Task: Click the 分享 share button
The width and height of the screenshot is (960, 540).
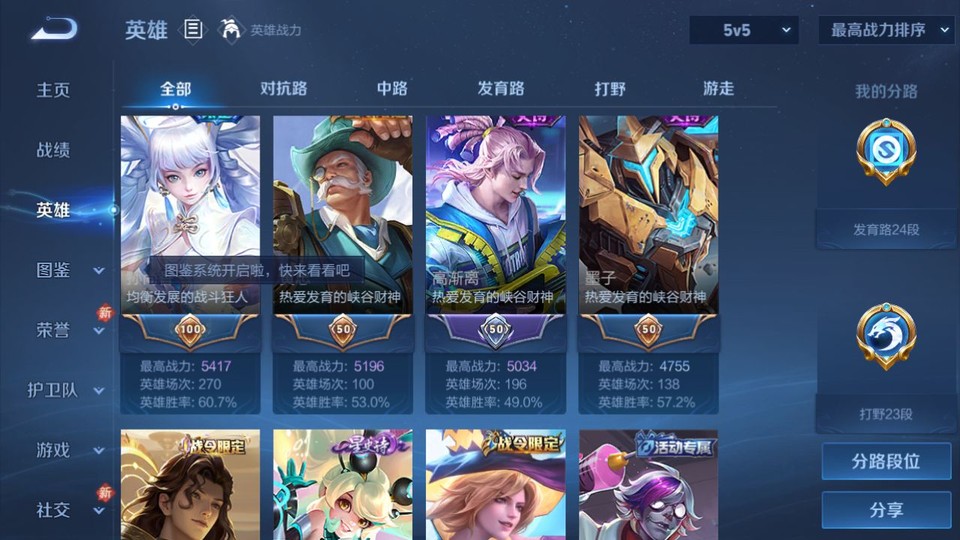Action: pyautogui.click(x=886, y=510)
